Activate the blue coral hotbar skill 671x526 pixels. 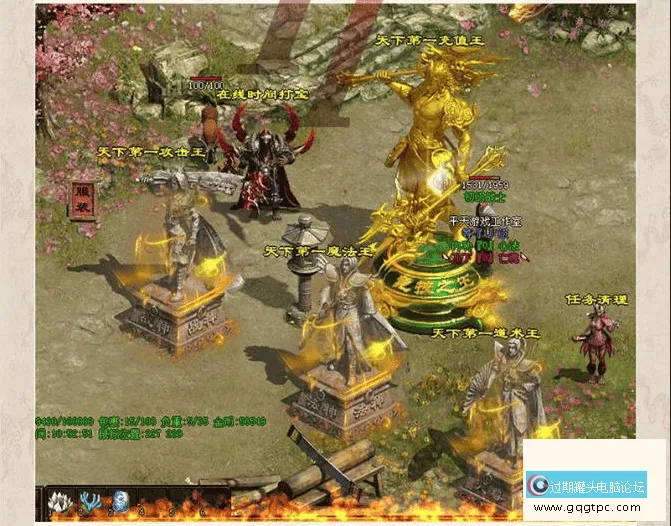point(93,502)
